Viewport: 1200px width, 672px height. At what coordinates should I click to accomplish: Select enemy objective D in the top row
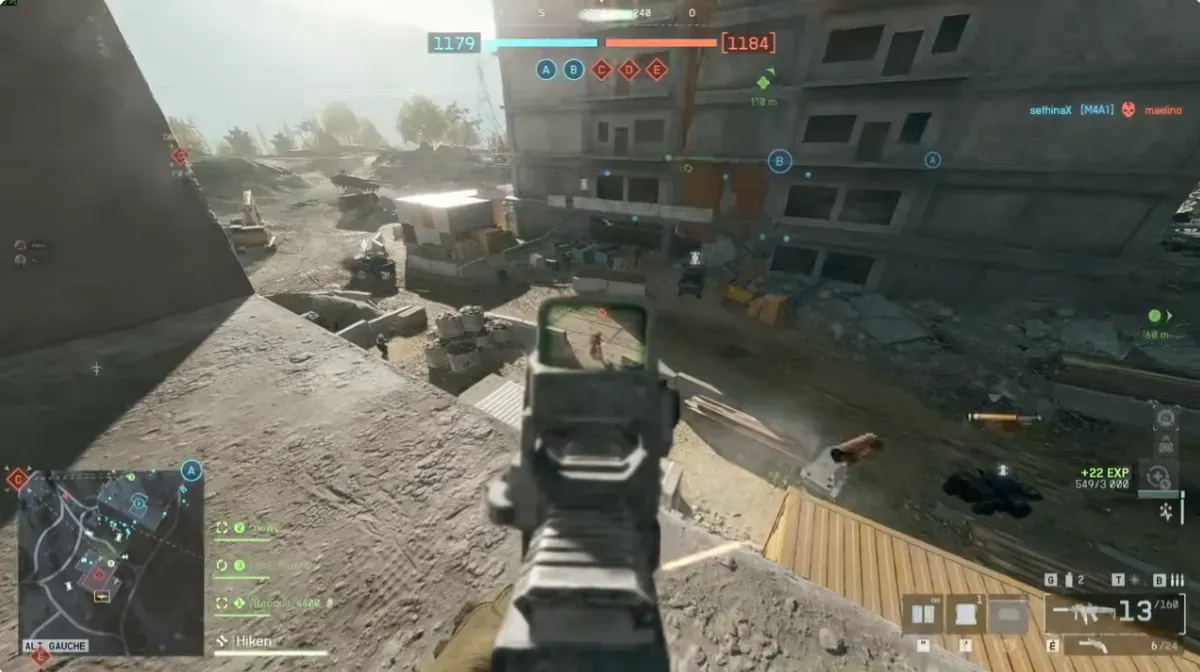[x=629, y=69]
